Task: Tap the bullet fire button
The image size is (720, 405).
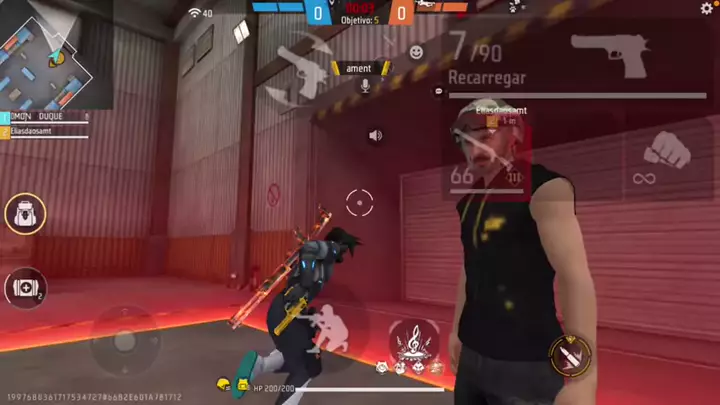Action: pos(570,353)
